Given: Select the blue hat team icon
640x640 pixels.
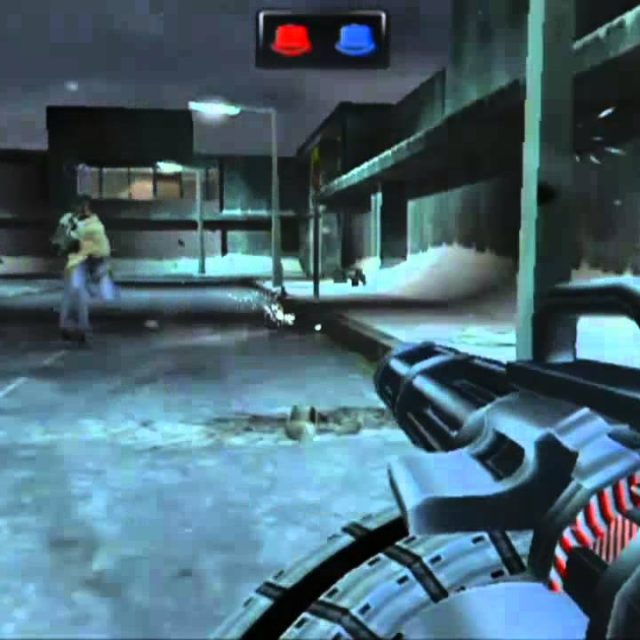Looking at the screenshot, I should (x=355, y=39).
